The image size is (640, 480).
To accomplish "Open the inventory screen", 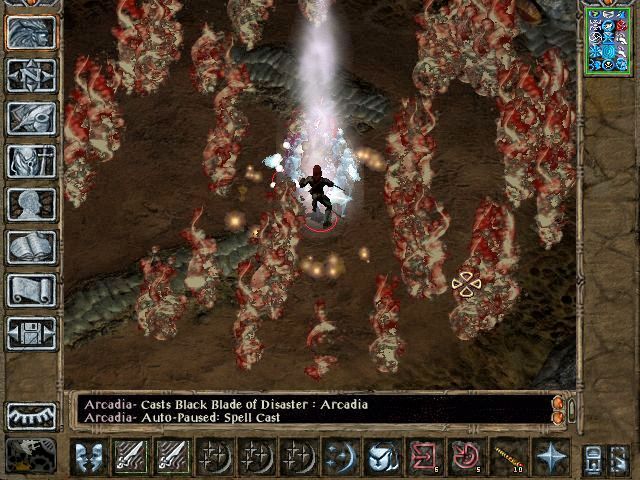I will (x=31, y=161).
